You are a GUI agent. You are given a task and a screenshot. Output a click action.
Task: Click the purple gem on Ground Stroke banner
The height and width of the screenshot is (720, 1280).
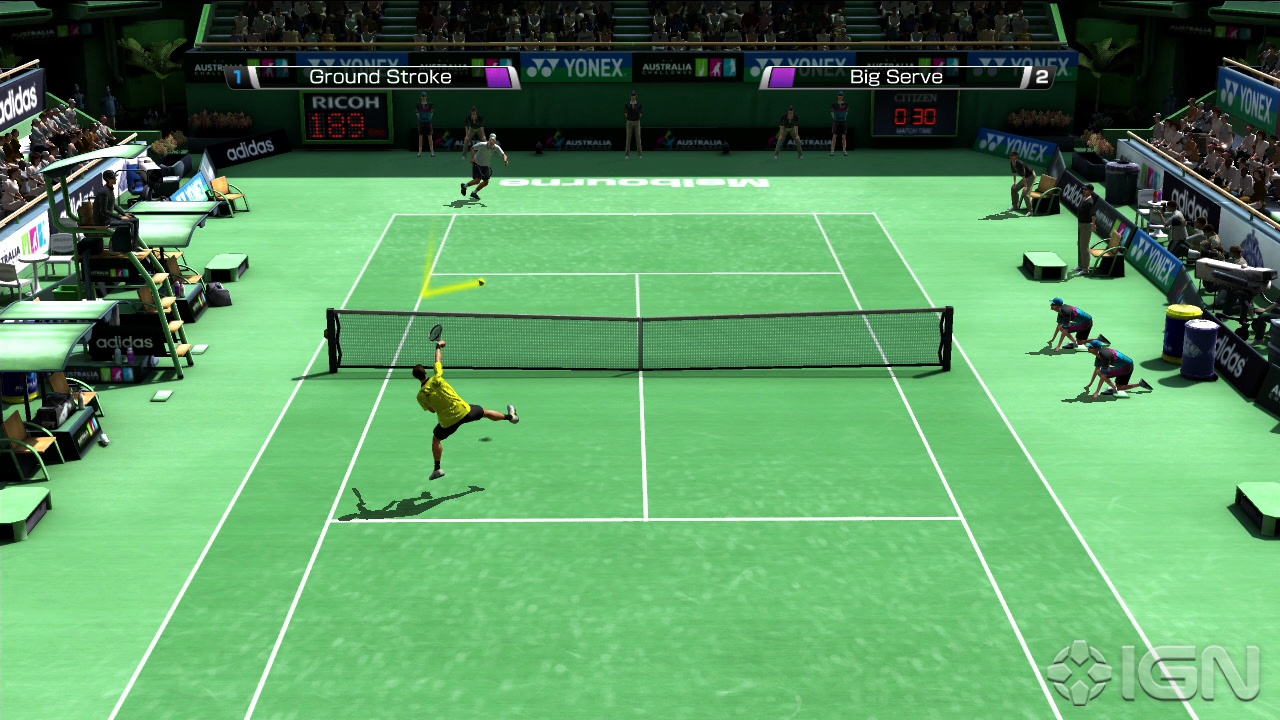click(x=498, y=77)
